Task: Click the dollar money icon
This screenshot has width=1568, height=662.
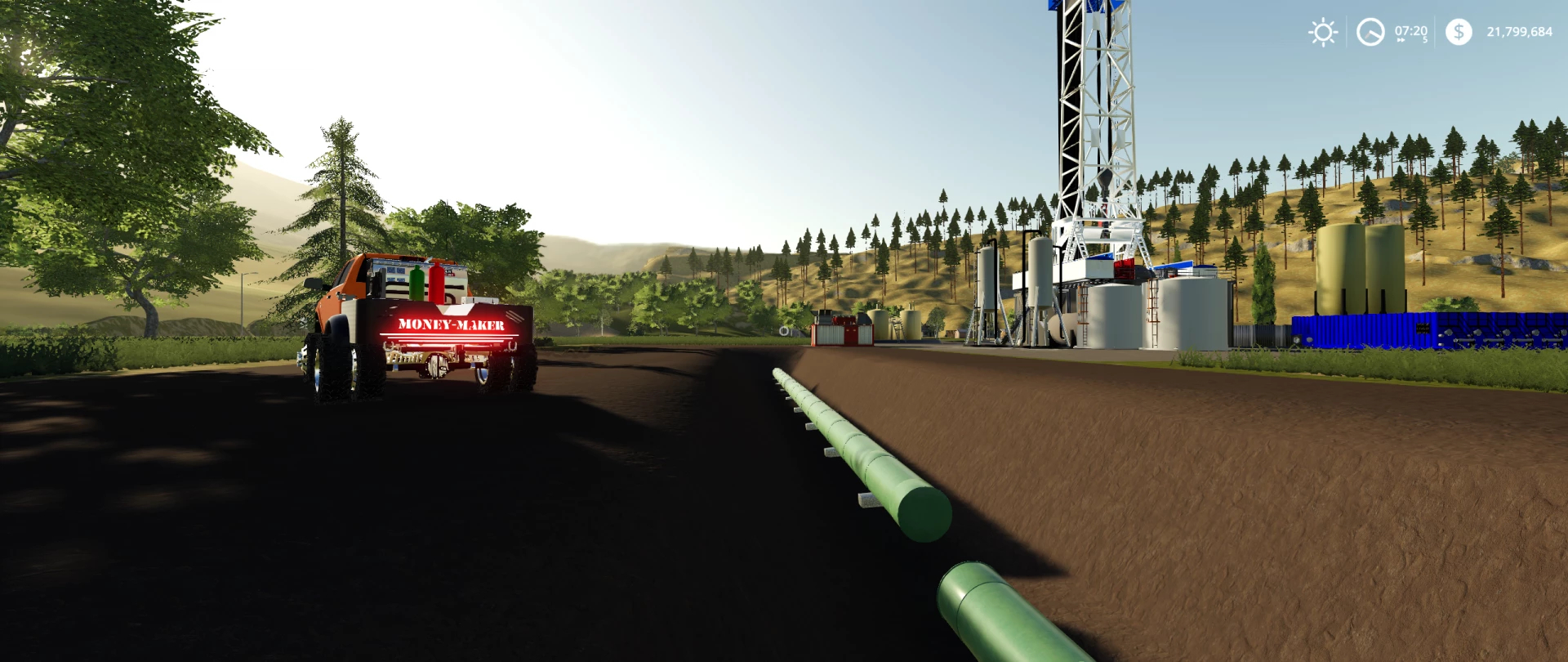Action: (x=1459, y=32)
